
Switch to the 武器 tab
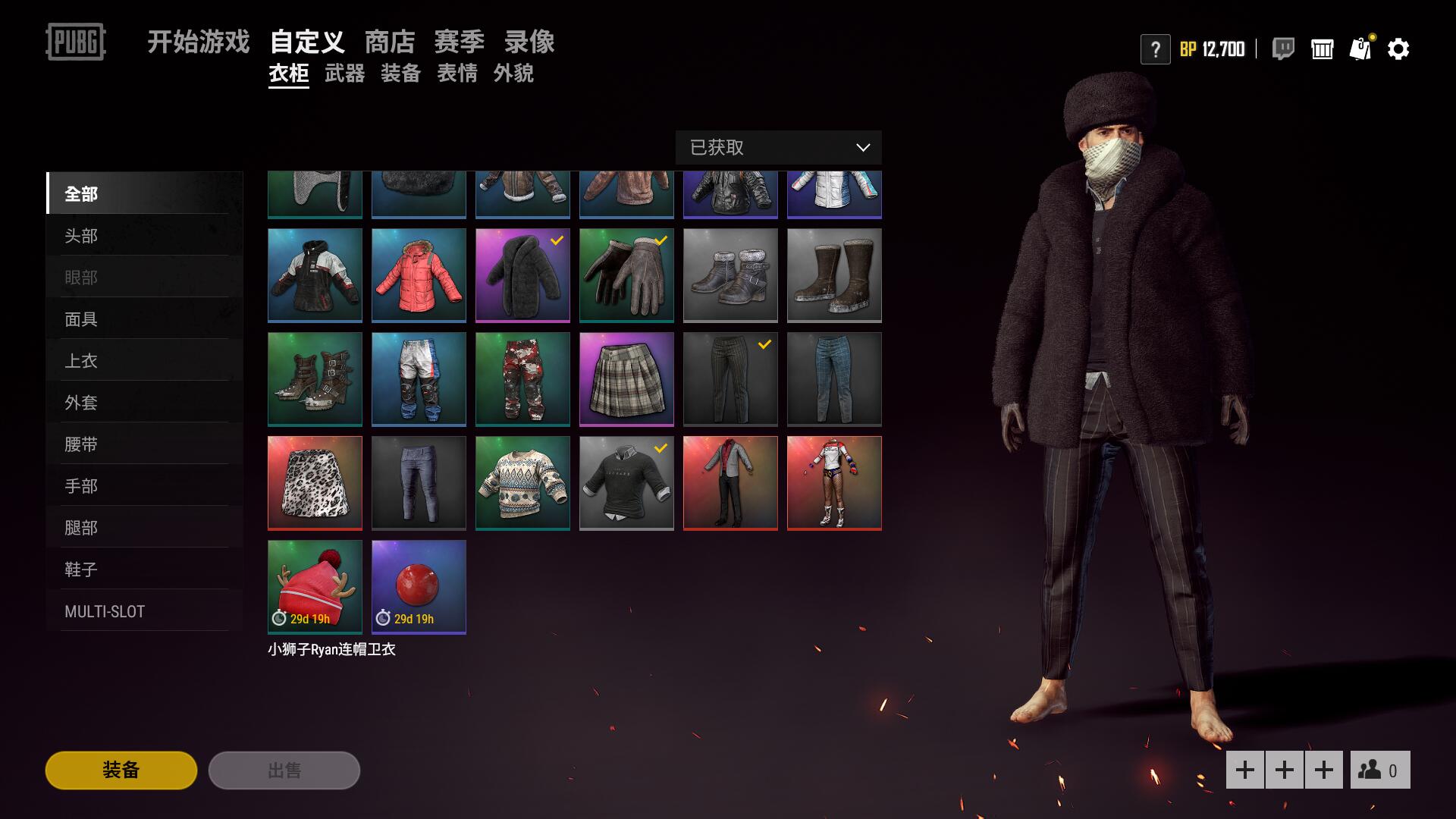(x=346, y=74)
